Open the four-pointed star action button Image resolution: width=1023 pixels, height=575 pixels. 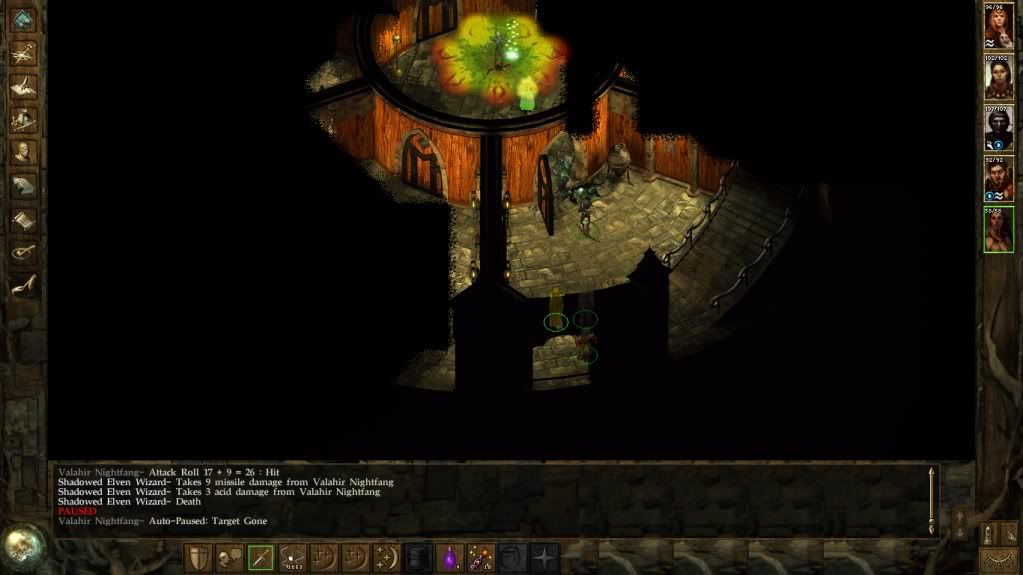pyautogui.click(x=544, y=558)
